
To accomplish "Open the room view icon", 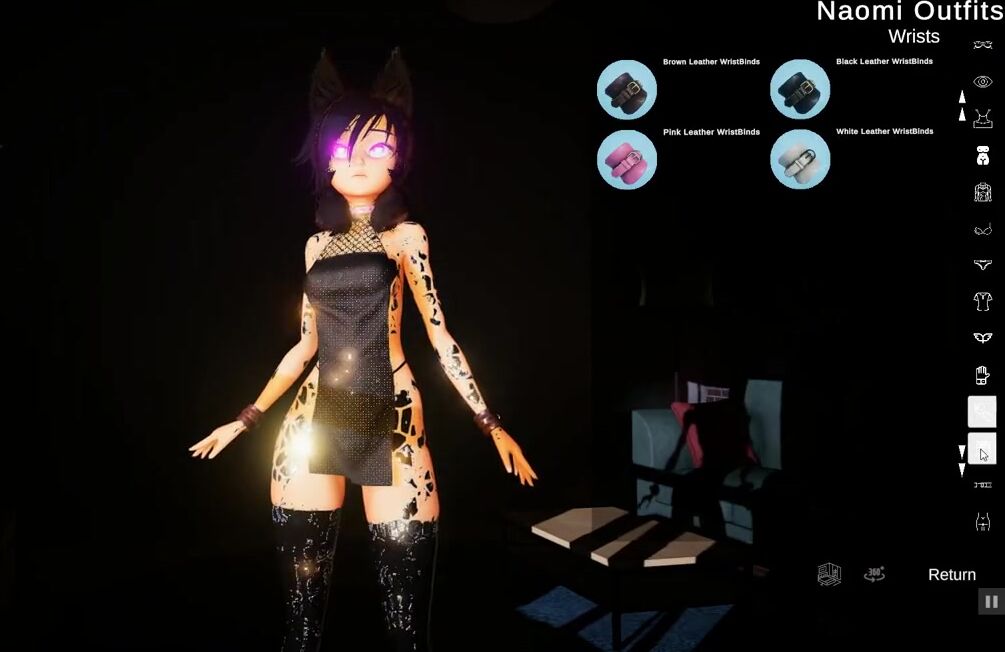I will click(x=829, y=574).
